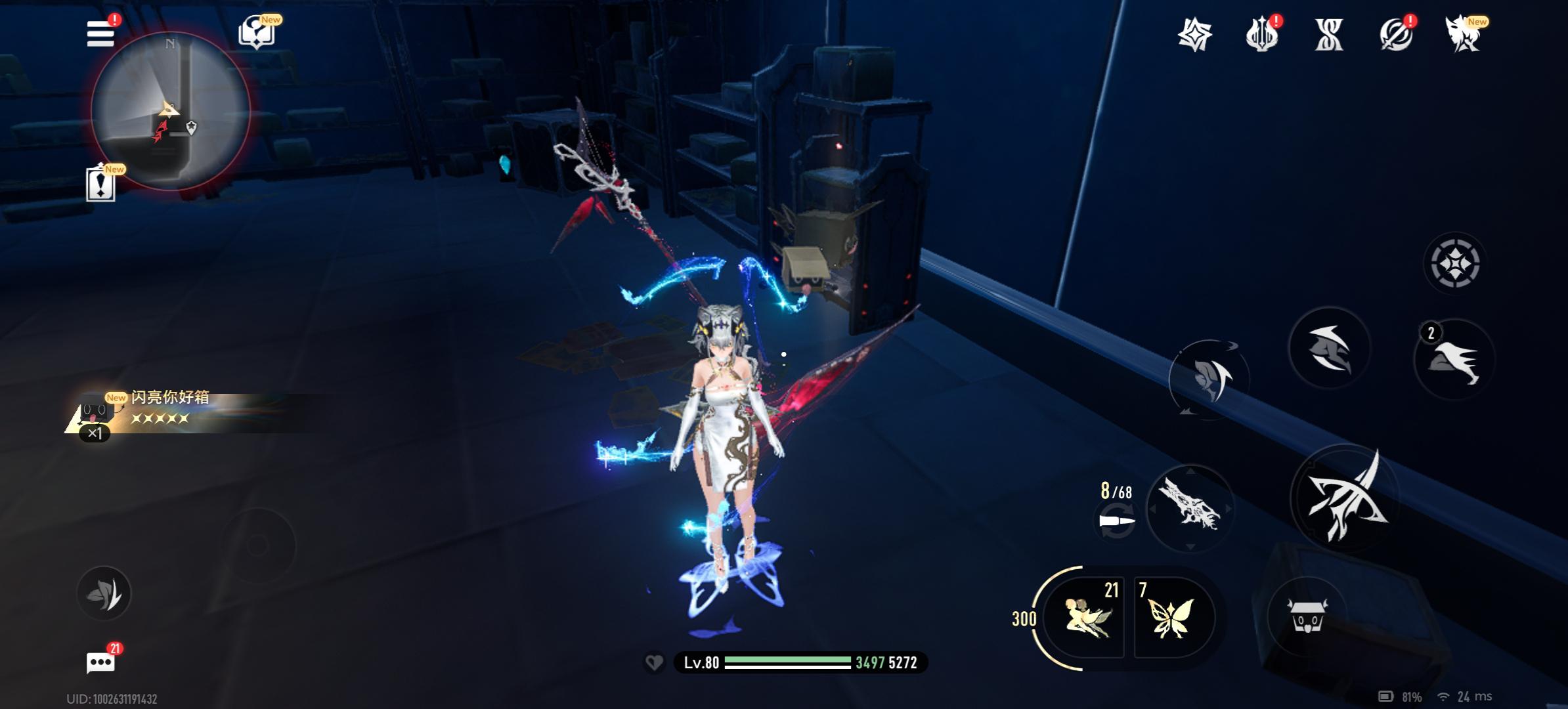Reload using the bullet ammo icon

1116,522
